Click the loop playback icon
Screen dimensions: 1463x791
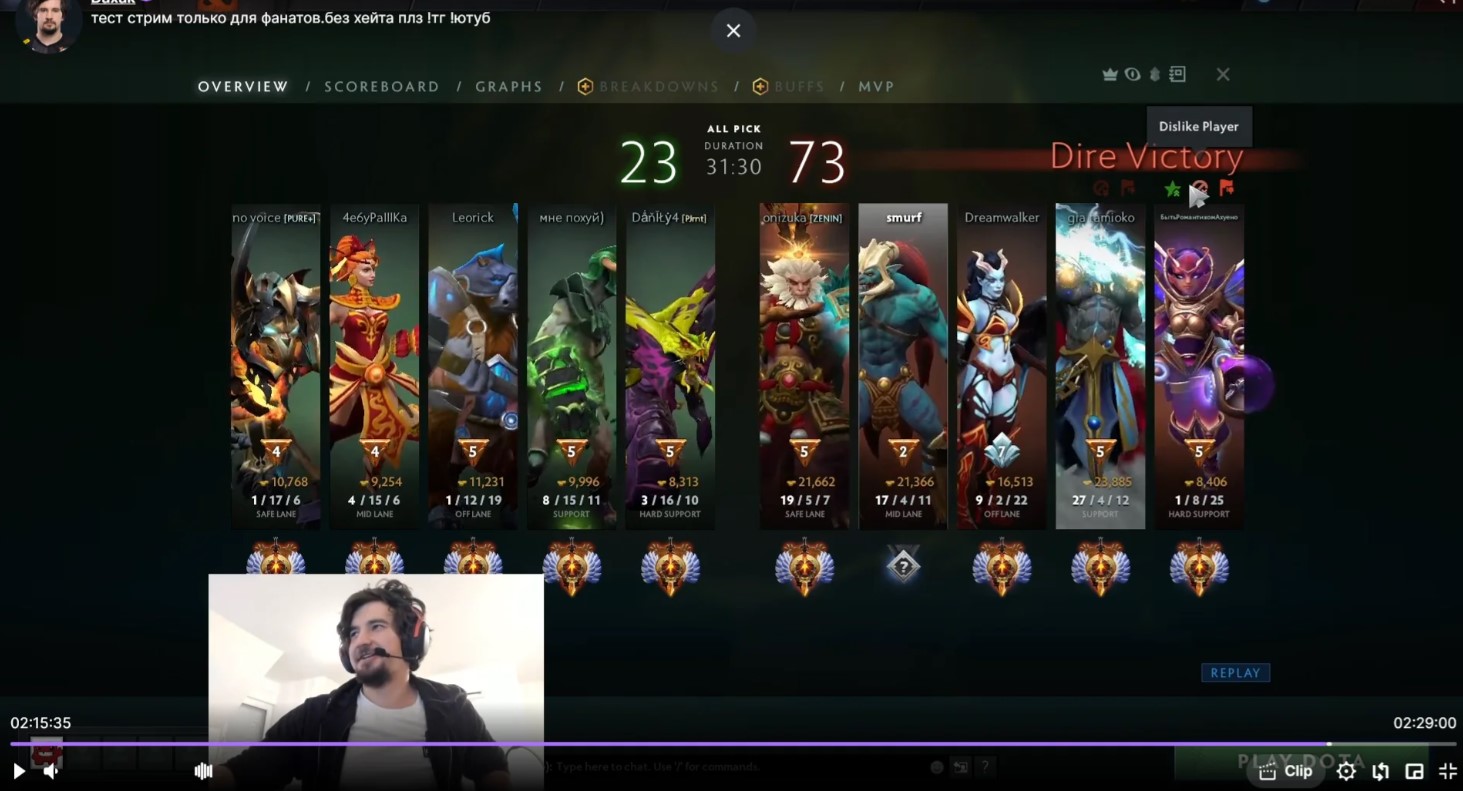pos(1381,771)
